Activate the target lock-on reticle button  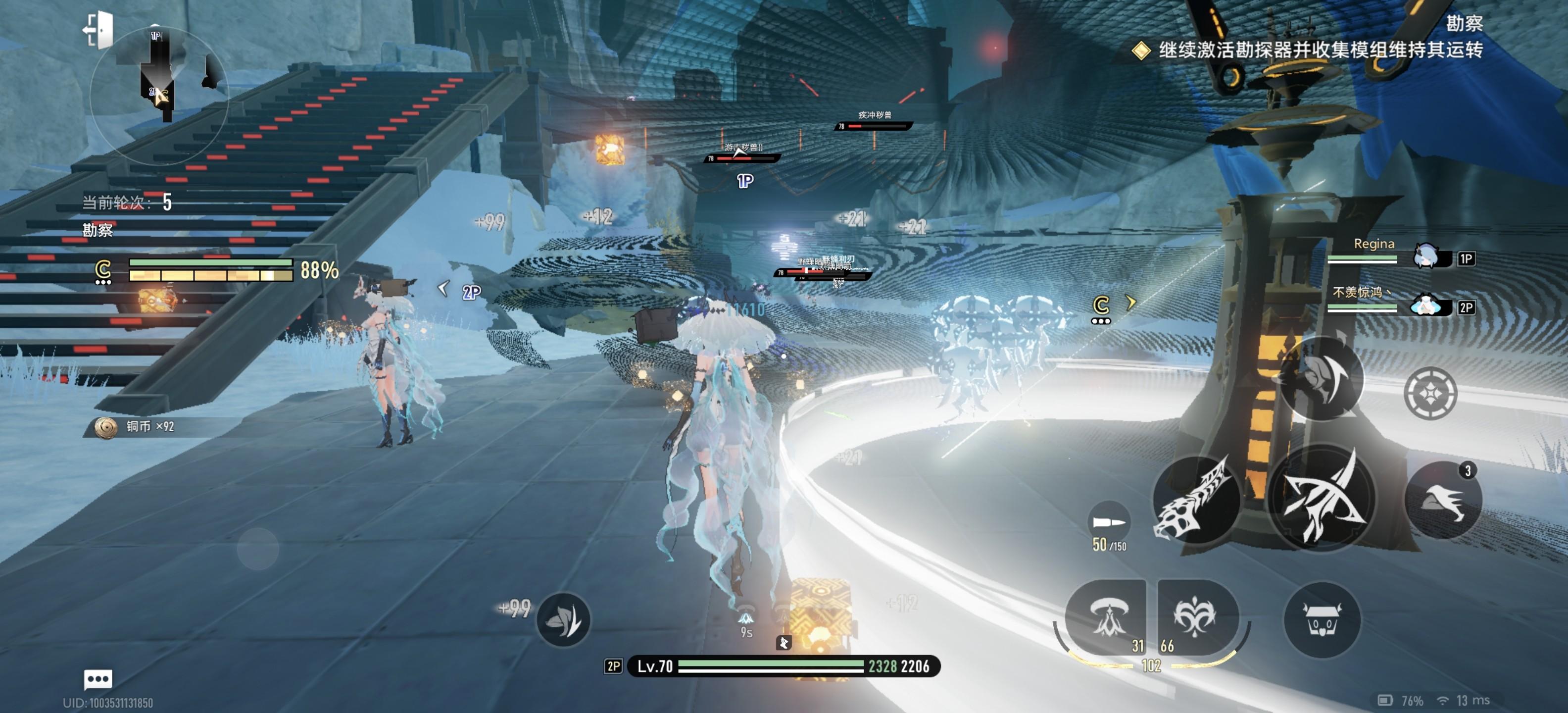point(1430,393)
